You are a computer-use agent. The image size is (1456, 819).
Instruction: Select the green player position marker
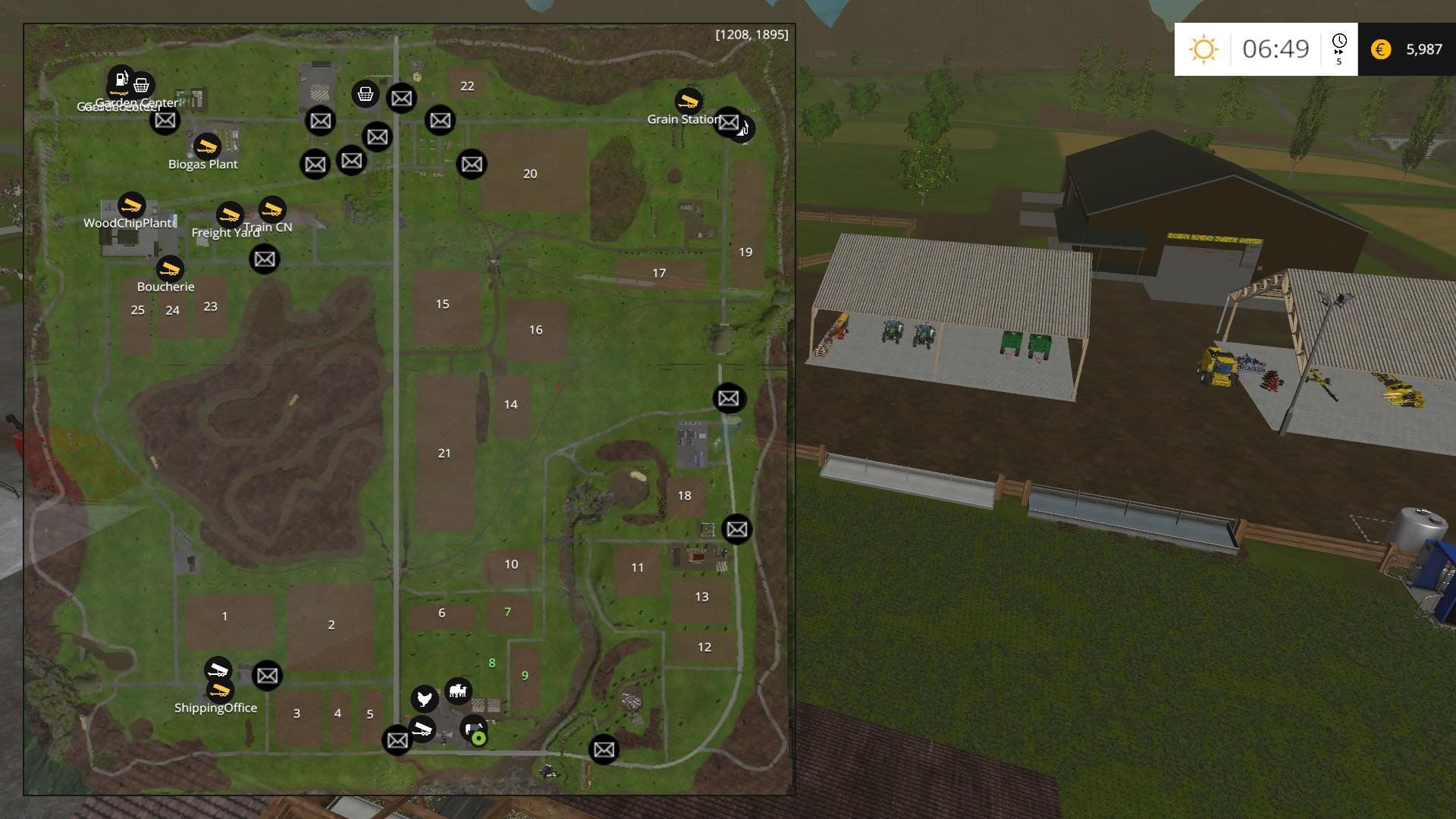tap(479, 738)
